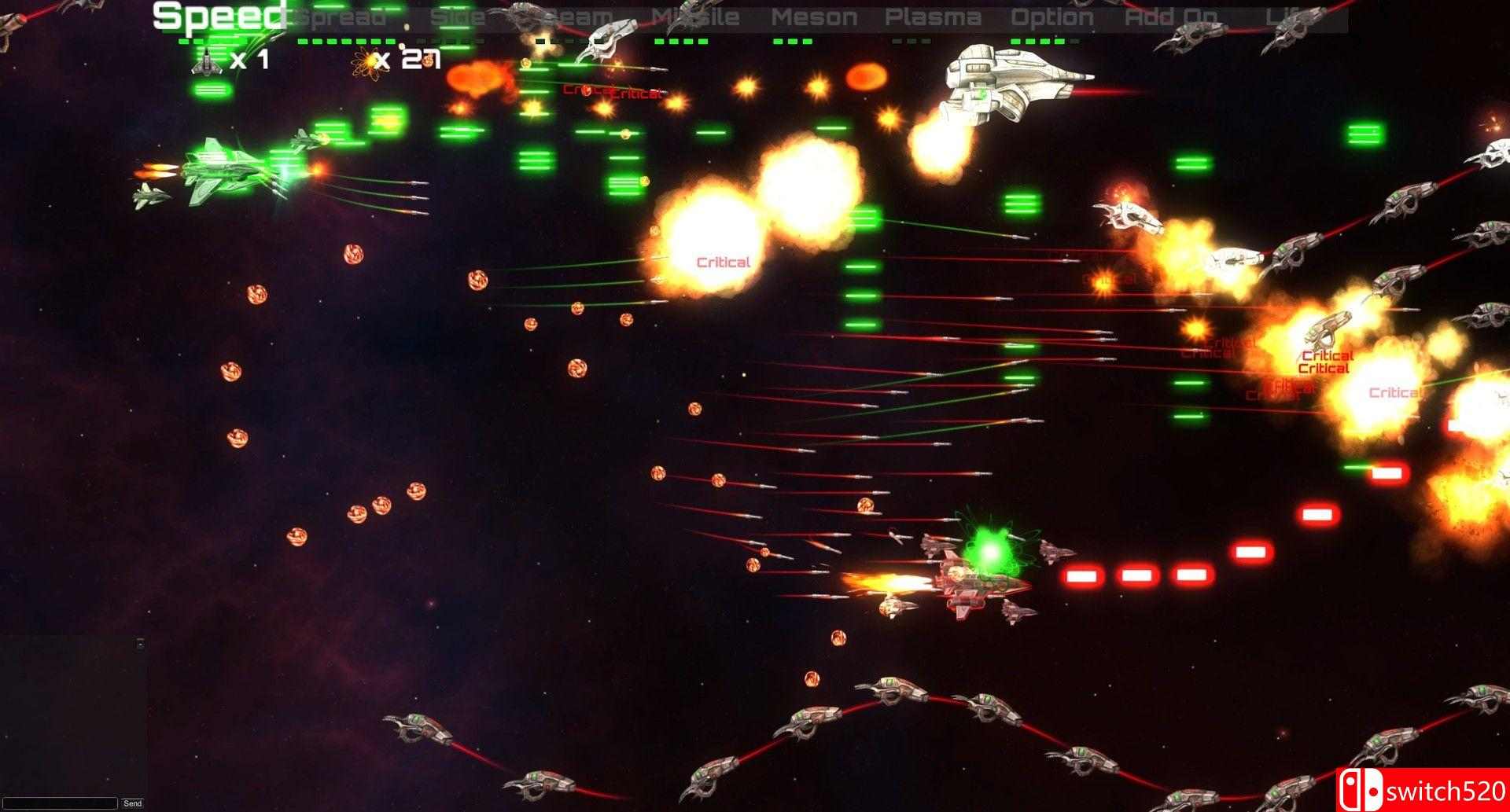Click the large white enemy cruiser at top
Viewport: 1510px width, 812px height.
click(1007, 83)
